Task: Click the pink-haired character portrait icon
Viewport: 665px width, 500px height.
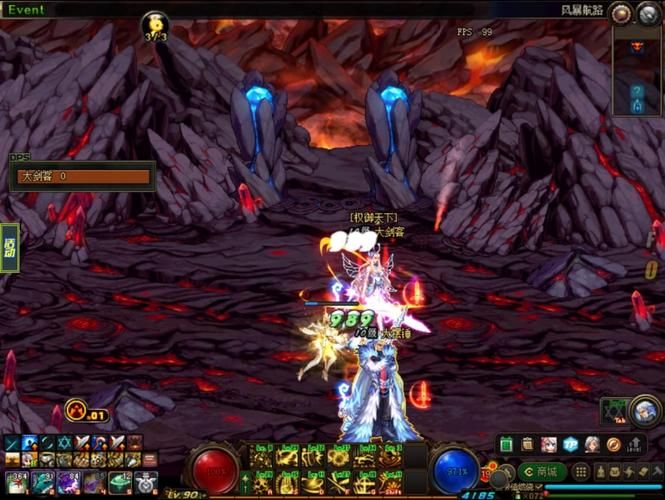Action: 549,444
